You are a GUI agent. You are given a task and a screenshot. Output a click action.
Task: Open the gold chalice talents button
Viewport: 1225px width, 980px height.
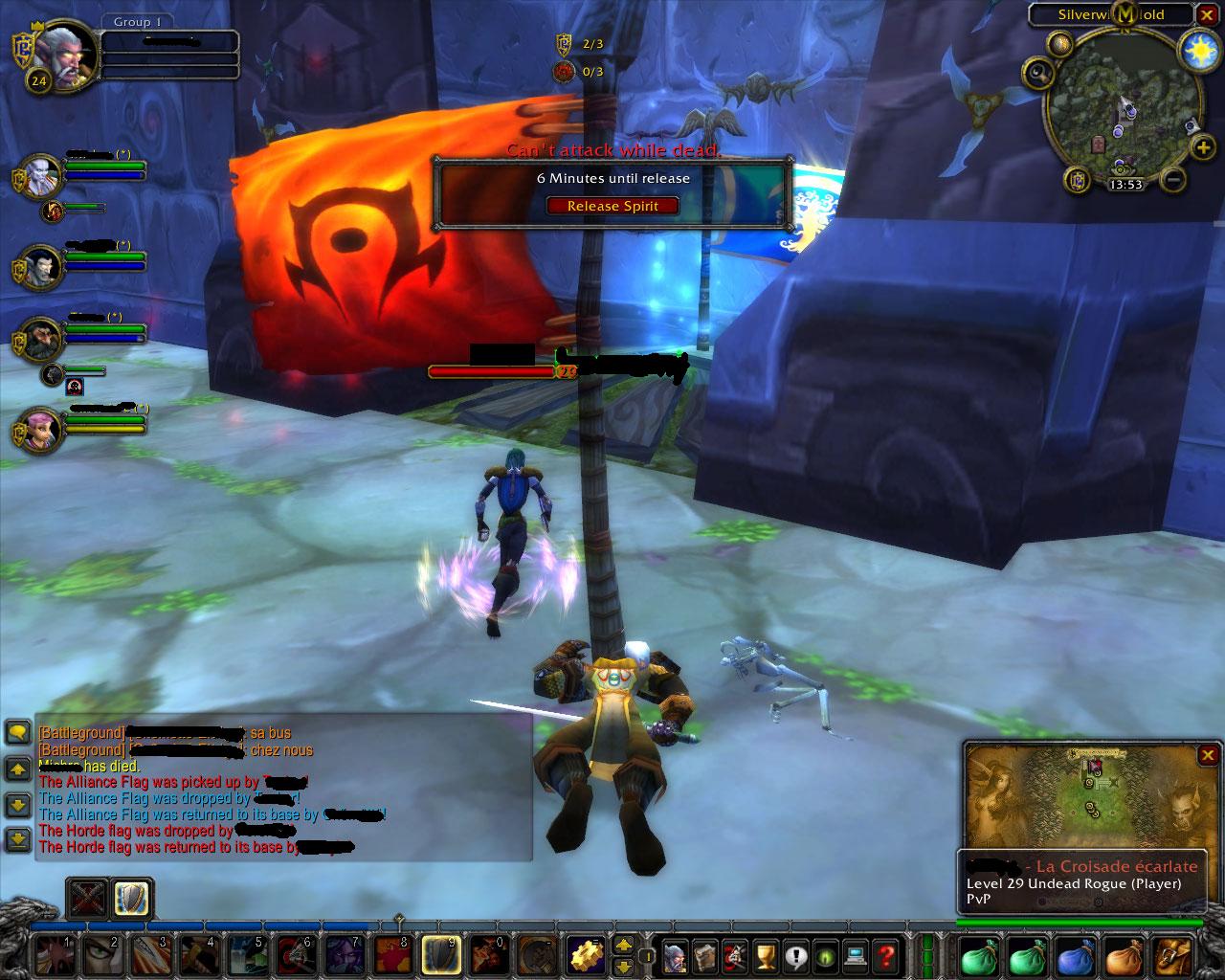coord(765,955)
